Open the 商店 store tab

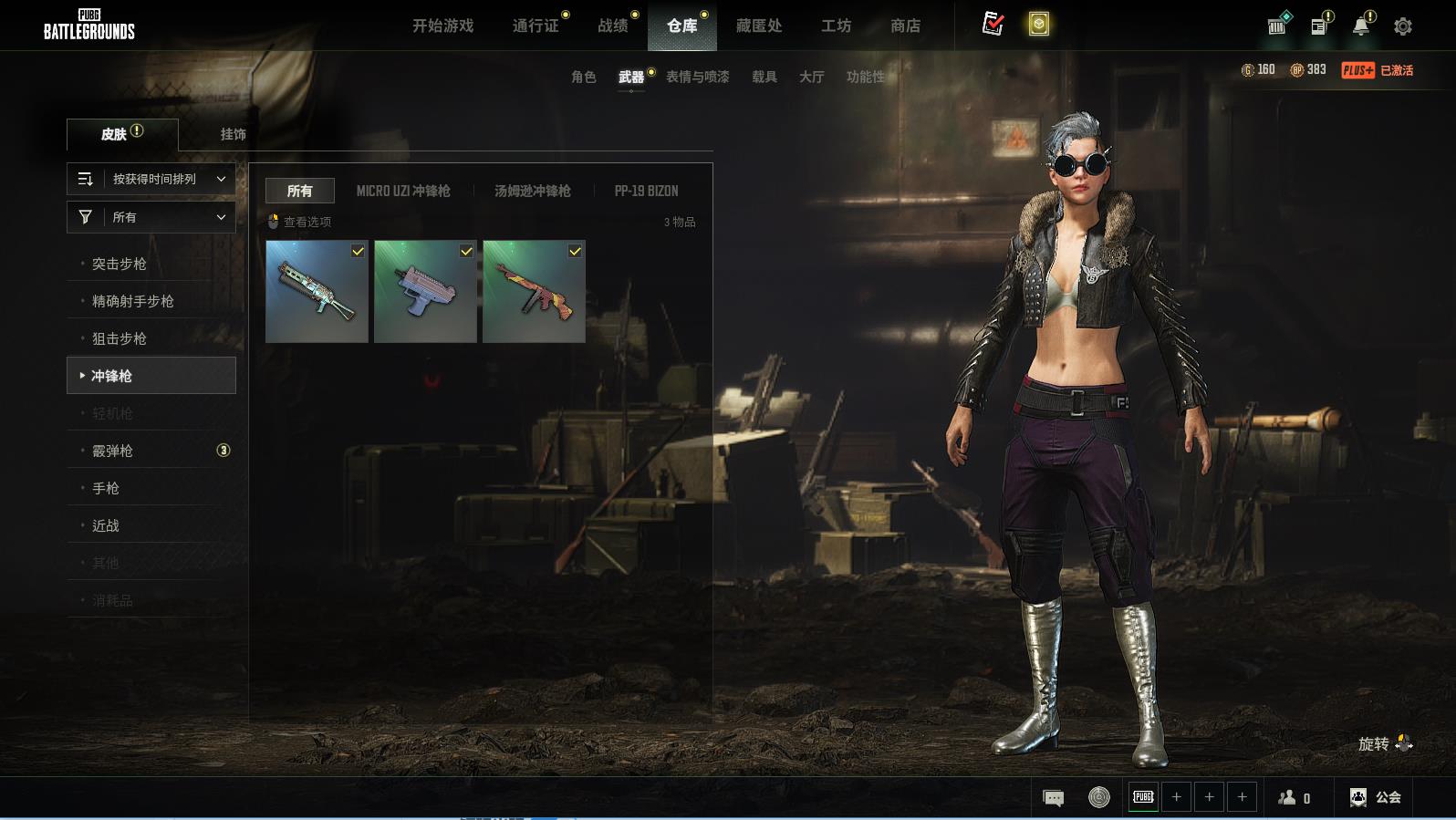coord(905,26)
